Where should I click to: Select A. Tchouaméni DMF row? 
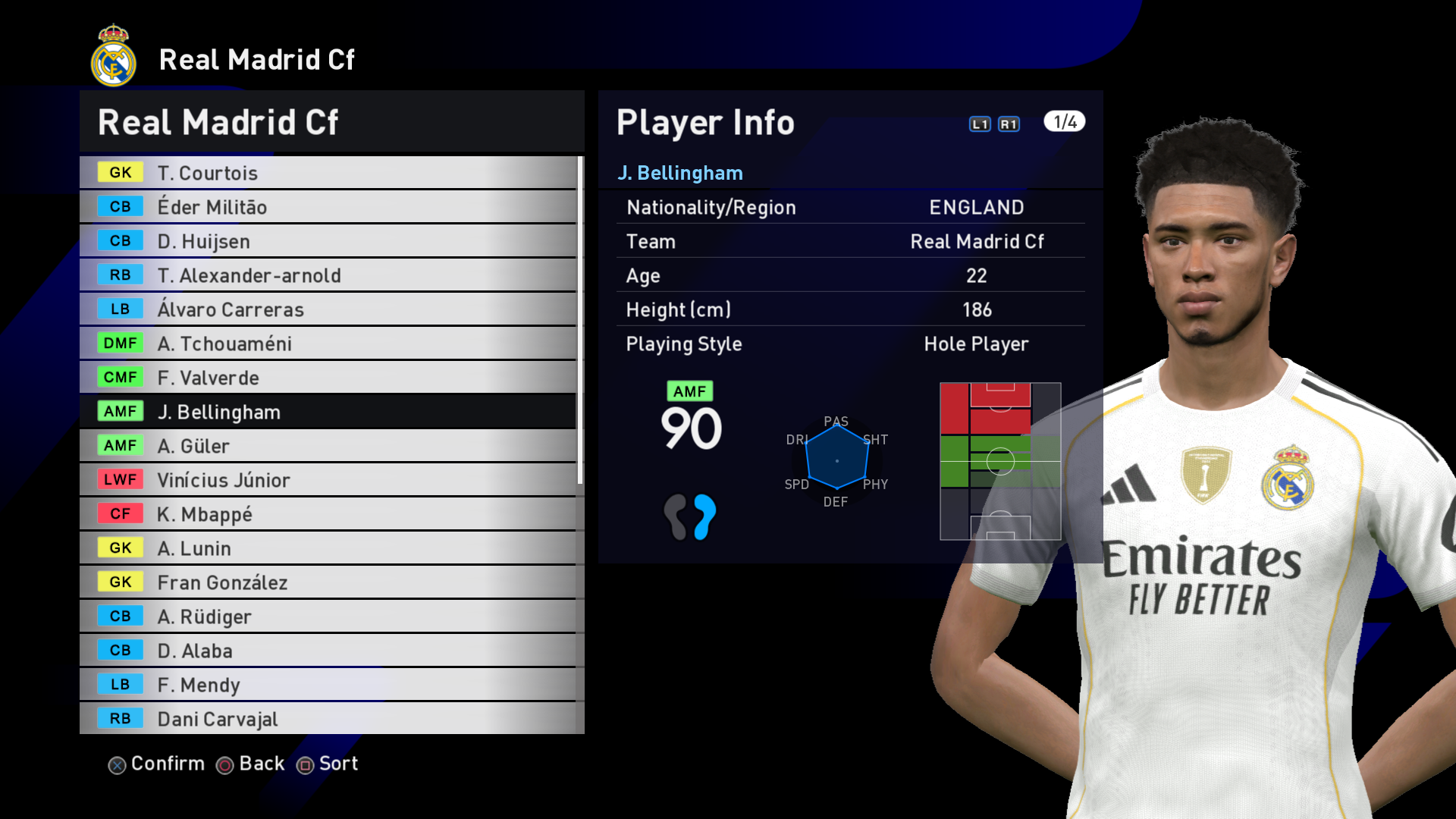click(328, 344)
